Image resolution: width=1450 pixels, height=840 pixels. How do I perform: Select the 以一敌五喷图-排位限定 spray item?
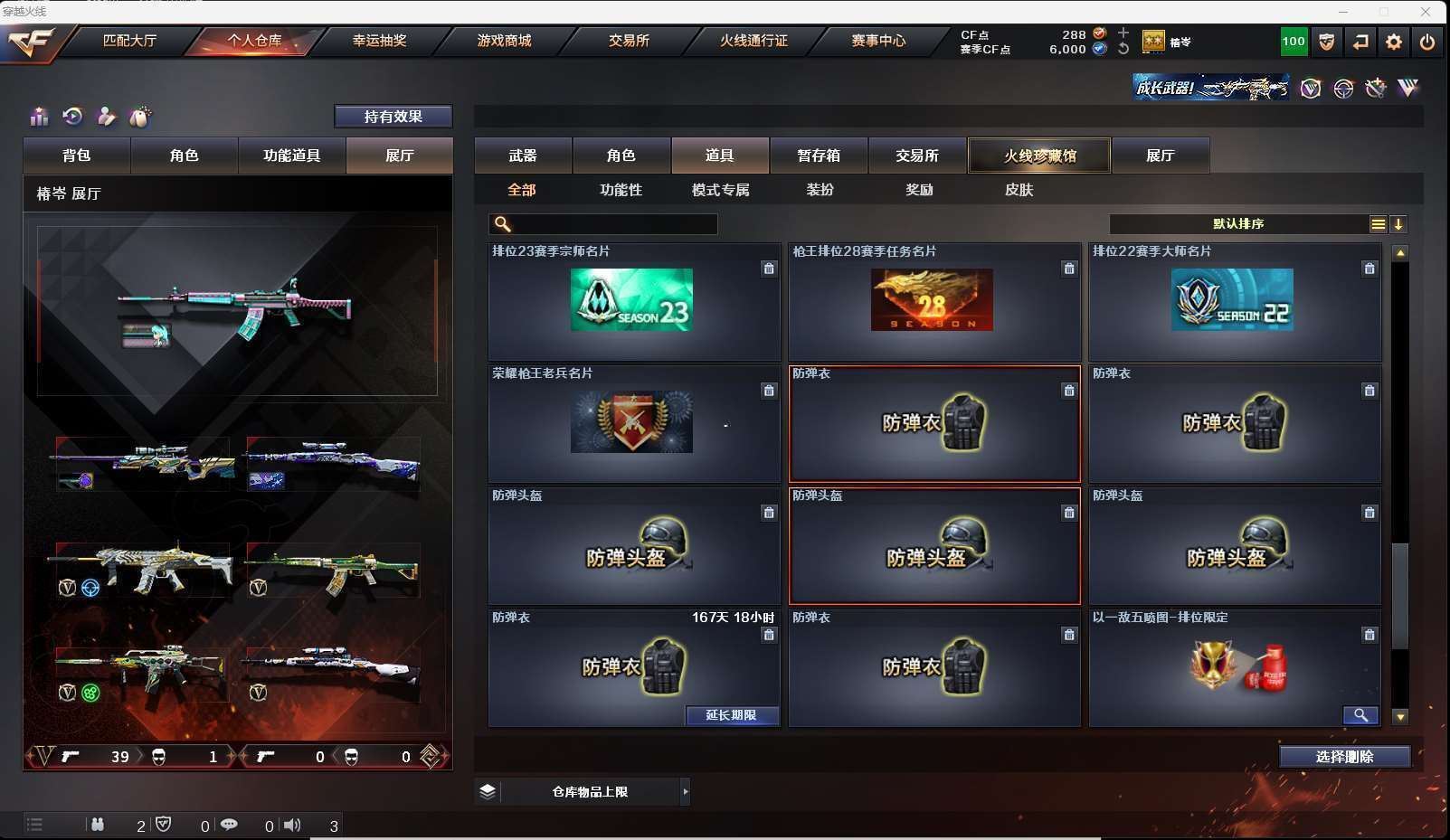point(1234,667)
